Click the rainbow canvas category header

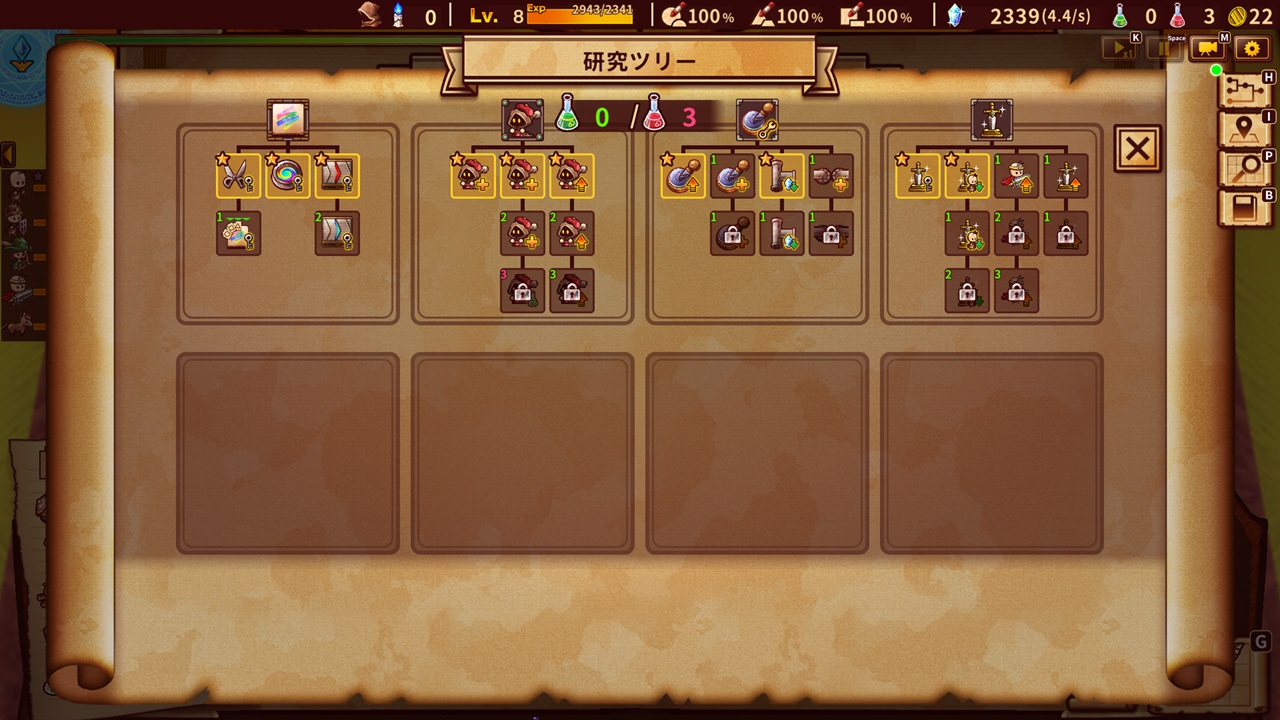[288, 120]
